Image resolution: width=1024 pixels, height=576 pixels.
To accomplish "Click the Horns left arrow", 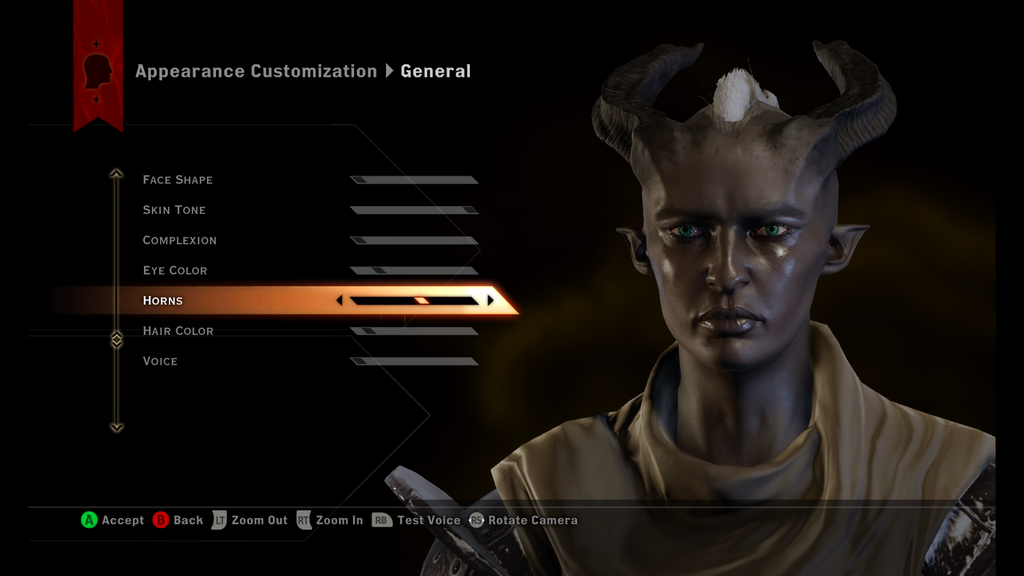I will pyautogui.click(x=340, y=300).
